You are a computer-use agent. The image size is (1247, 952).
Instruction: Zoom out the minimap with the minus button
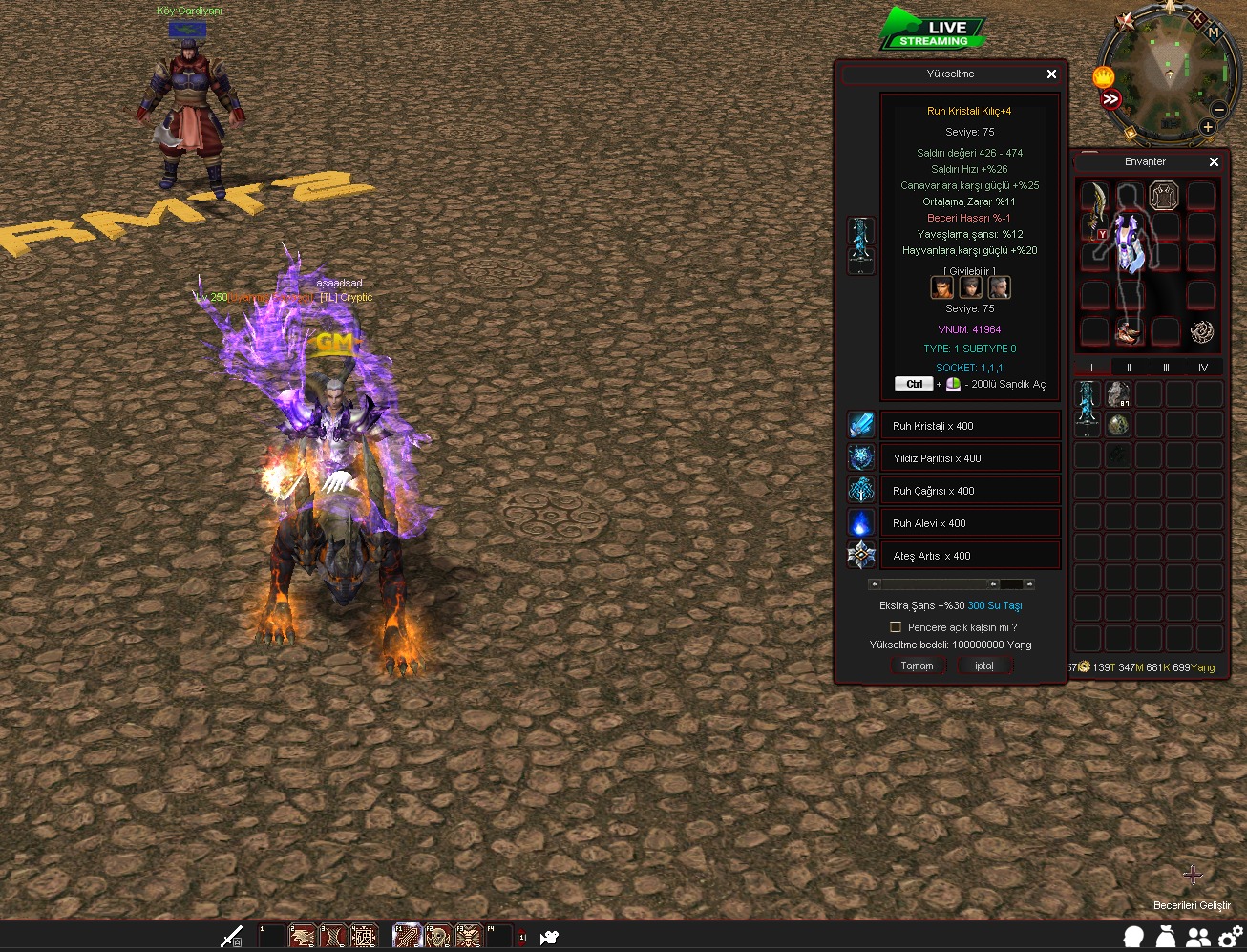coord(1219,110)
